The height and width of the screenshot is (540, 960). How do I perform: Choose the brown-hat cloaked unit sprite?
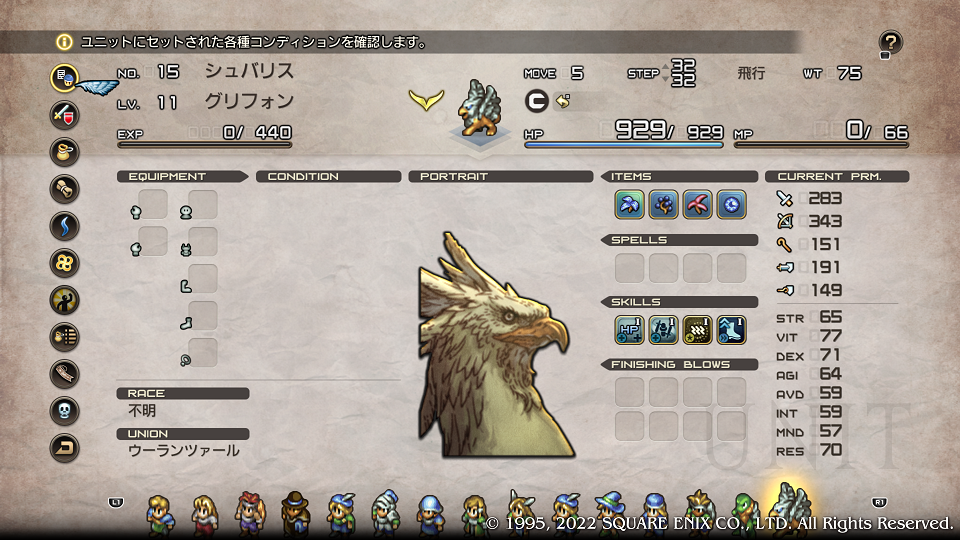coord(295,512)
